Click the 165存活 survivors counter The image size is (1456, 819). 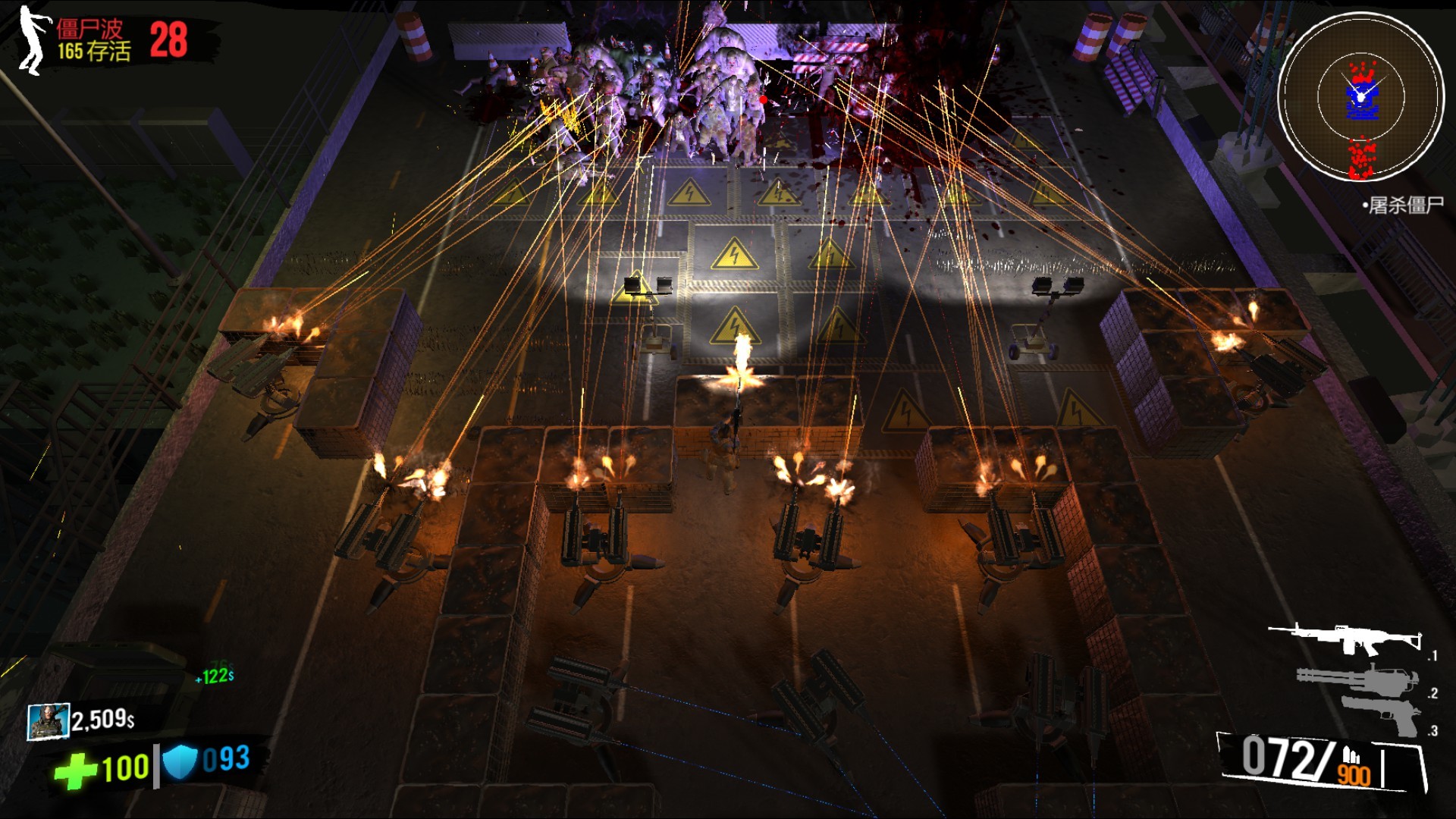(93, 50)
